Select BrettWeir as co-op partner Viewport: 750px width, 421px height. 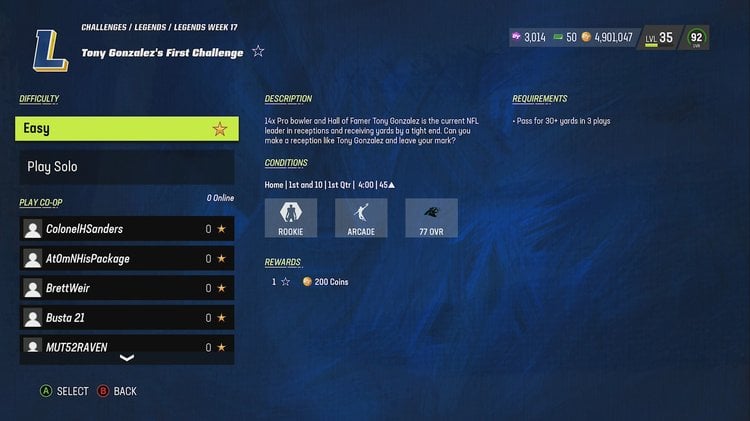126,288
